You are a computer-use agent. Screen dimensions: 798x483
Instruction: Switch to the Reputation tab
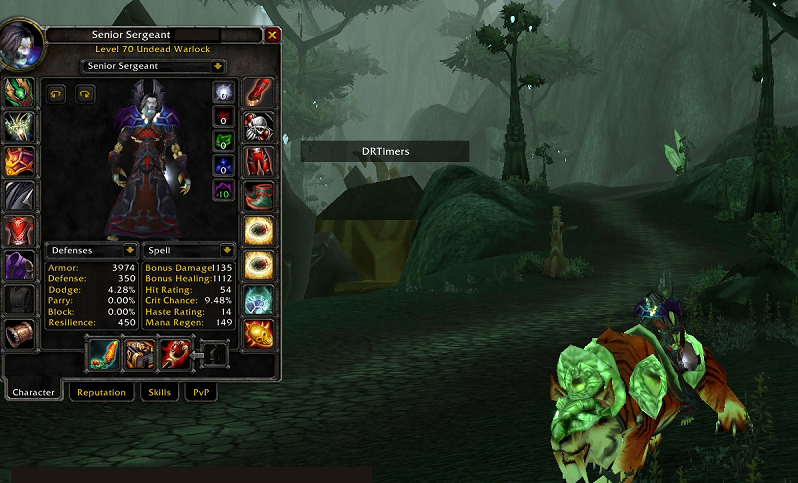coord(101,392)
